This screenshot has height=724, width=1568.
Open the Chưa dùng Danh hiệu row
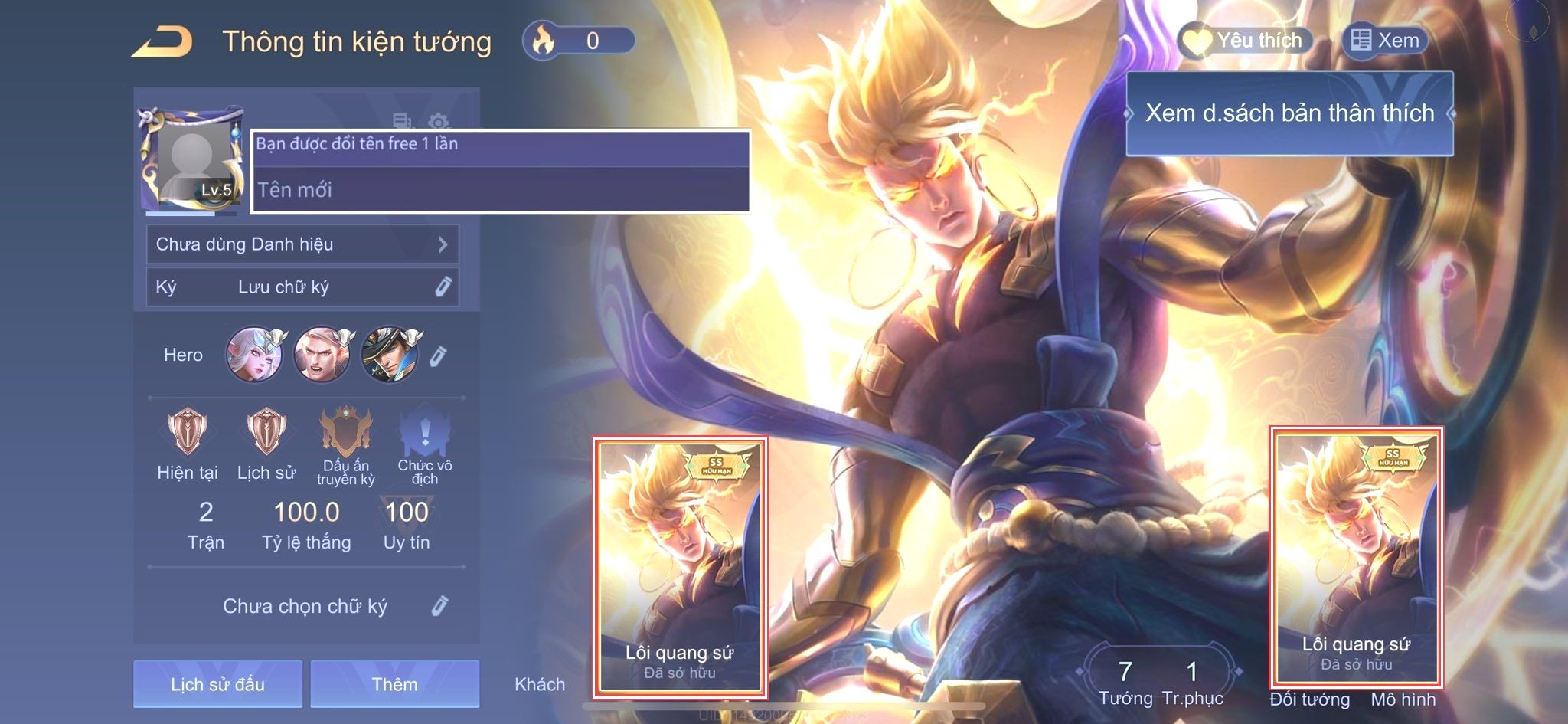click(302, 244)
